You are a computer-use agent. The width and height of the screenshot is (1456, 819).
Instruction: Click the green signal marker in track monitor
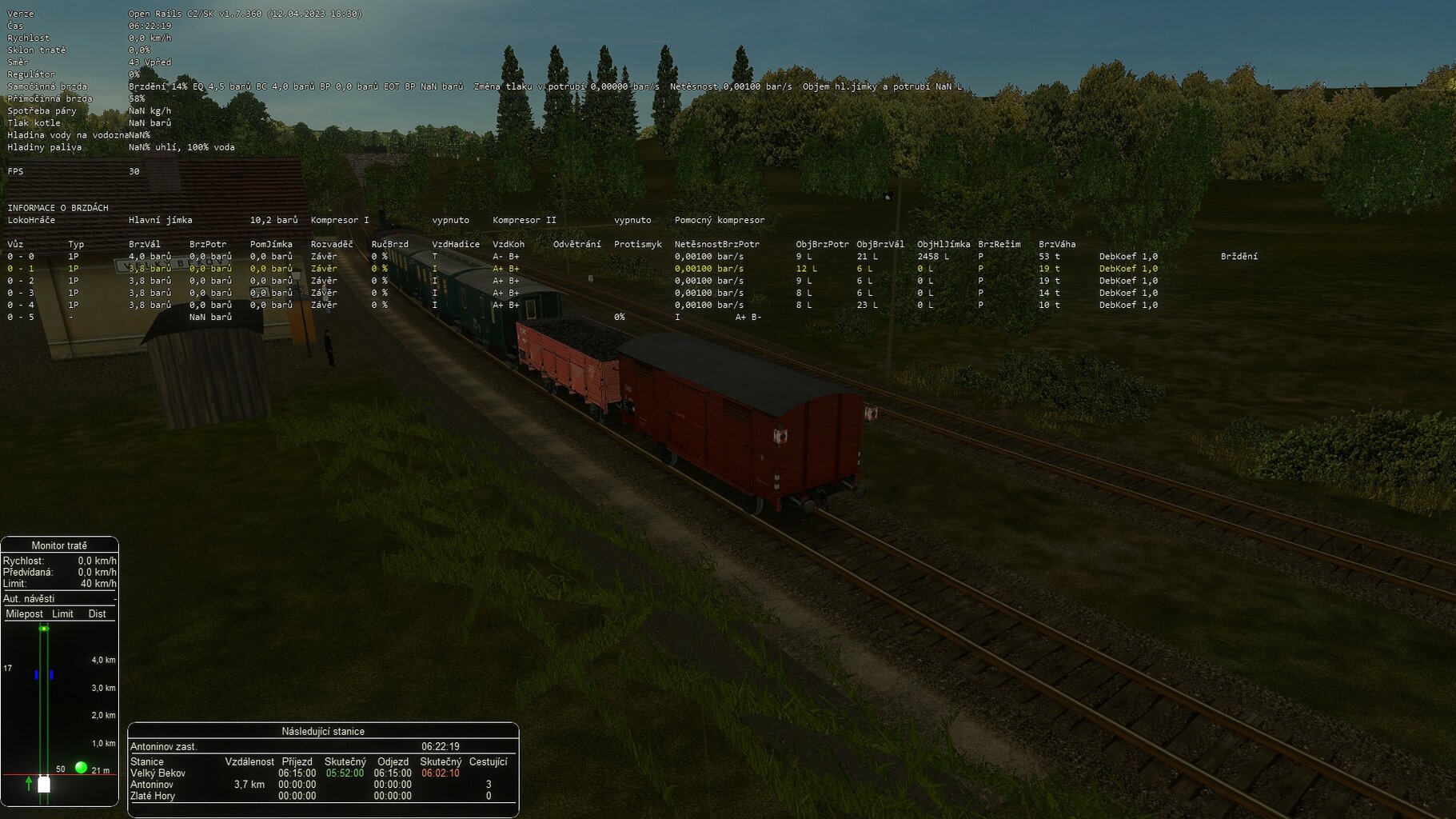pos(81,768)
